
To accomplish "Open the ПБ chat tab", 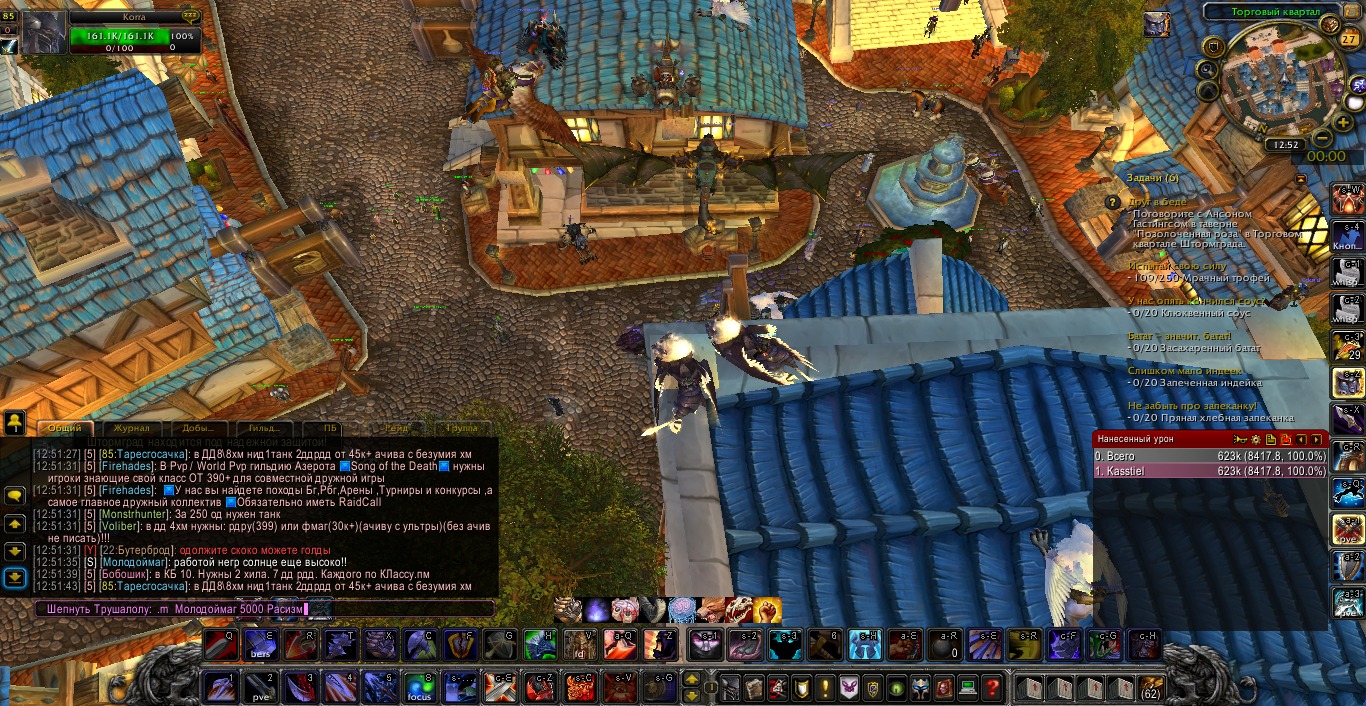I will pos(331,428).
